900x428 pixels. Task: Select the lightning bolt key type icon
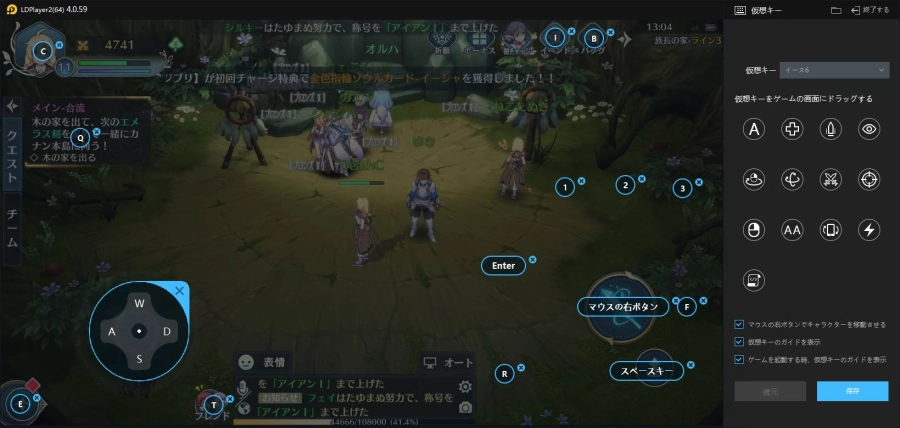(x=870, y=230)
